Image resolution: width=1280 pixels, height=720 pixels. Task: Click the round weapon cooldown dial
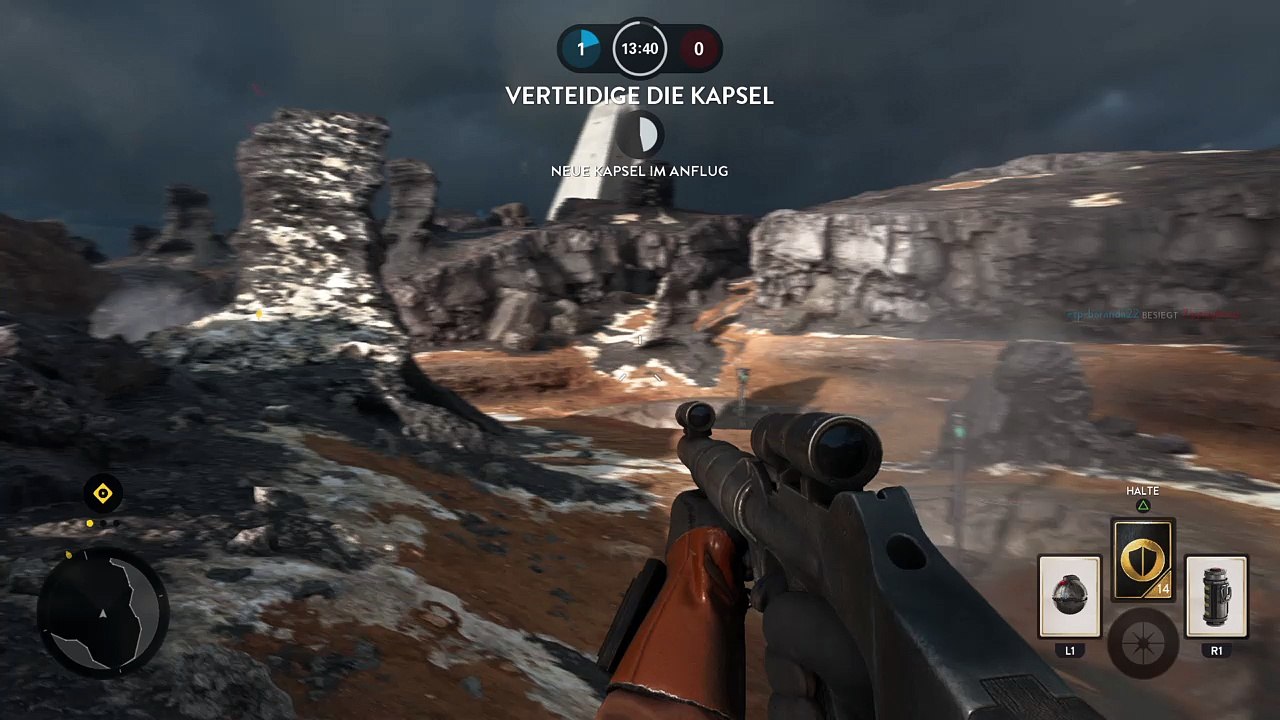(1142, 642)
